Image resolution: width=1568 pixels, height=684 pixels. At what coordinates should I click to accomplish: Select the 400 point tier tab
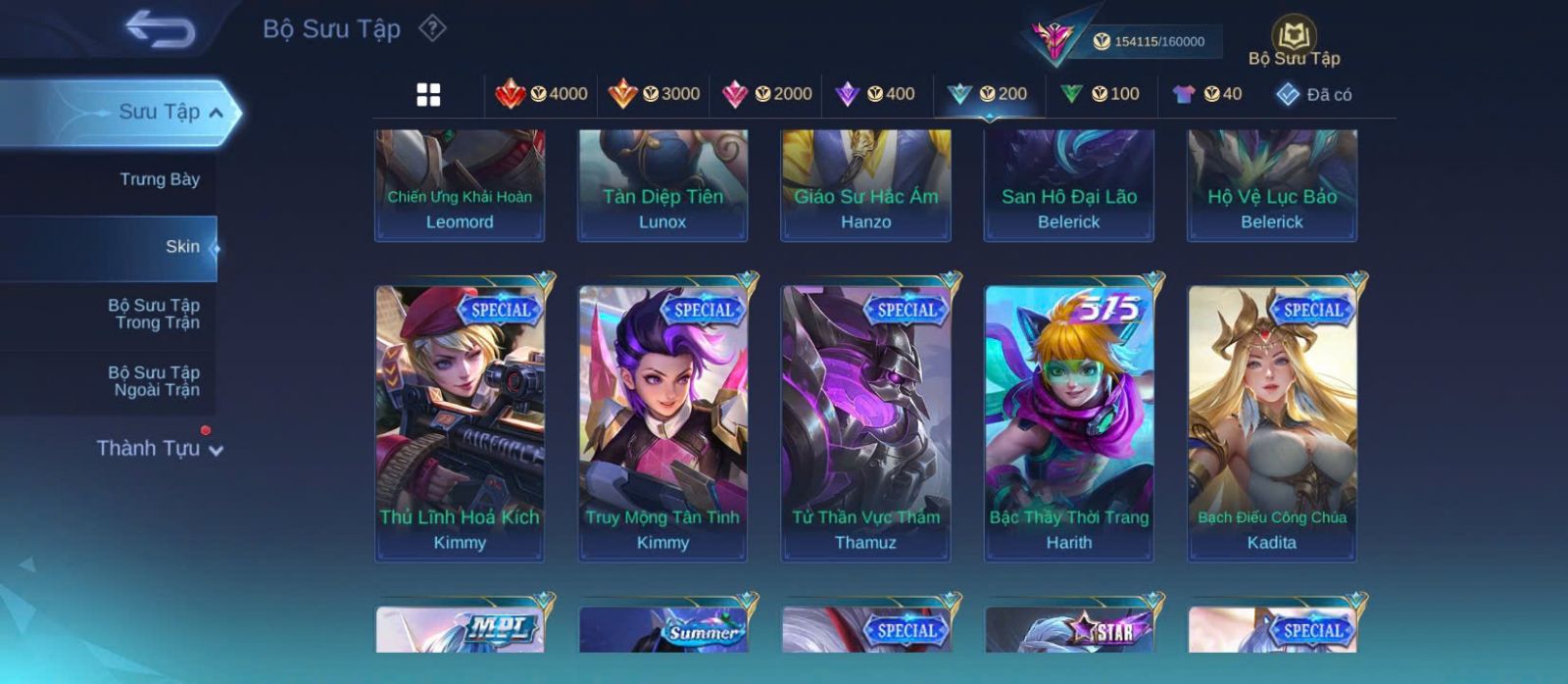click(875, 94)
